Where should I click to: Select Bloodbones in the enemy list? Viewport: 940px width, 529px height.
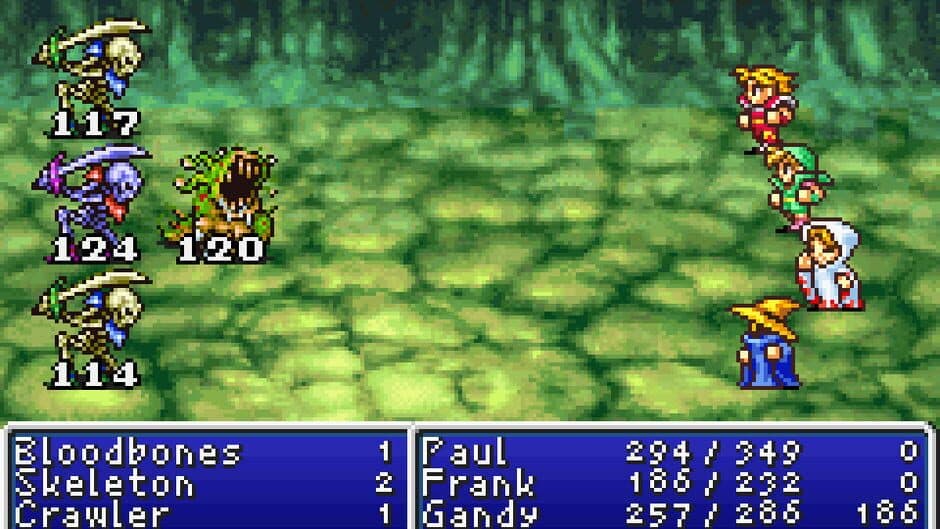click(x=127, y=453)
